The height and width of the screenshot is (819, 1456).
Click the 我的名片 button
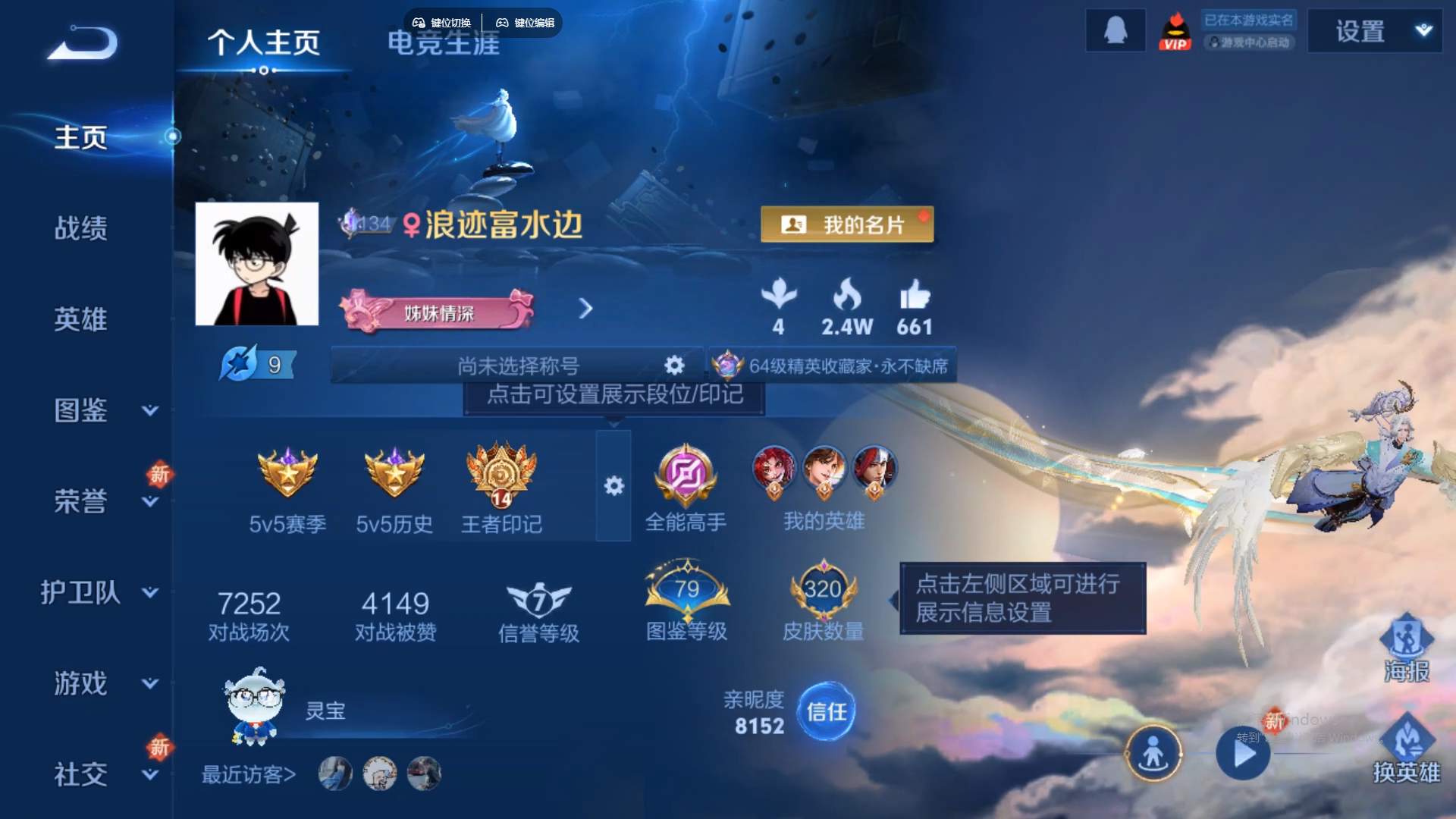tap(847, 224)
